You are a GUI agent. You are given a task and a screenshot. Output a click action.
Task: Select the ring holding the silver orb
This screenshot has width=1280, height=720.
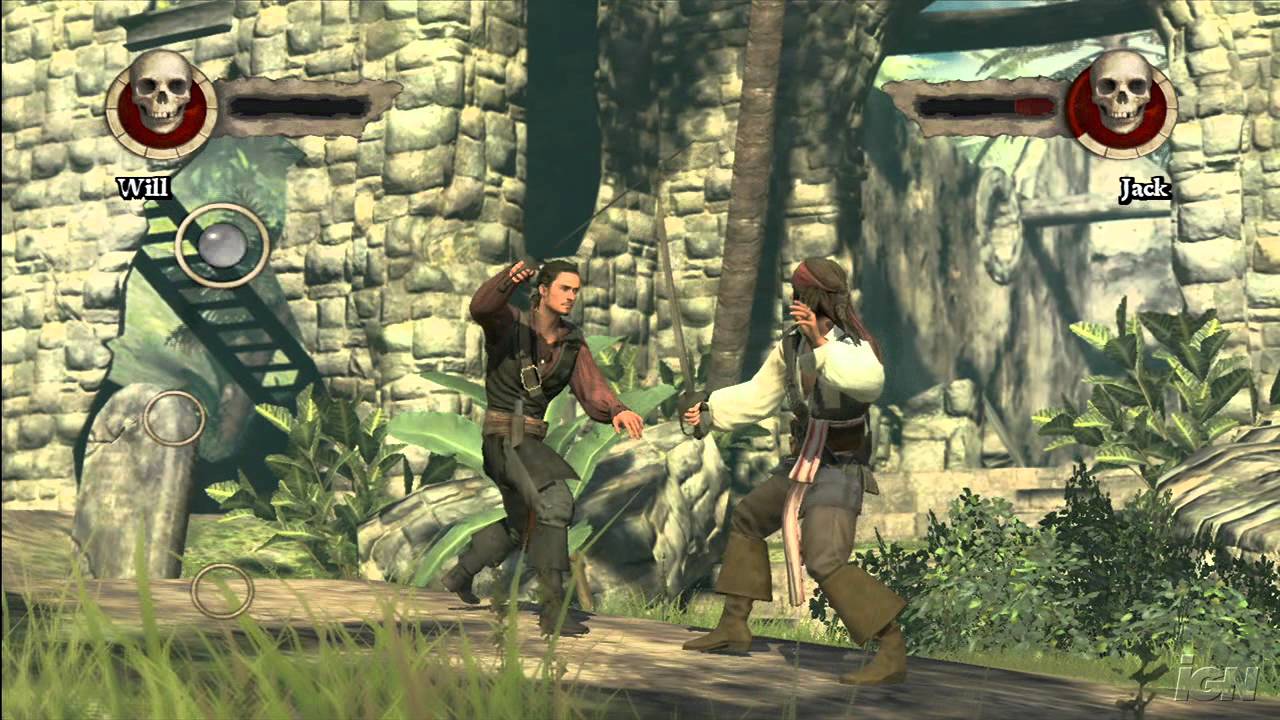coord(222,245)
